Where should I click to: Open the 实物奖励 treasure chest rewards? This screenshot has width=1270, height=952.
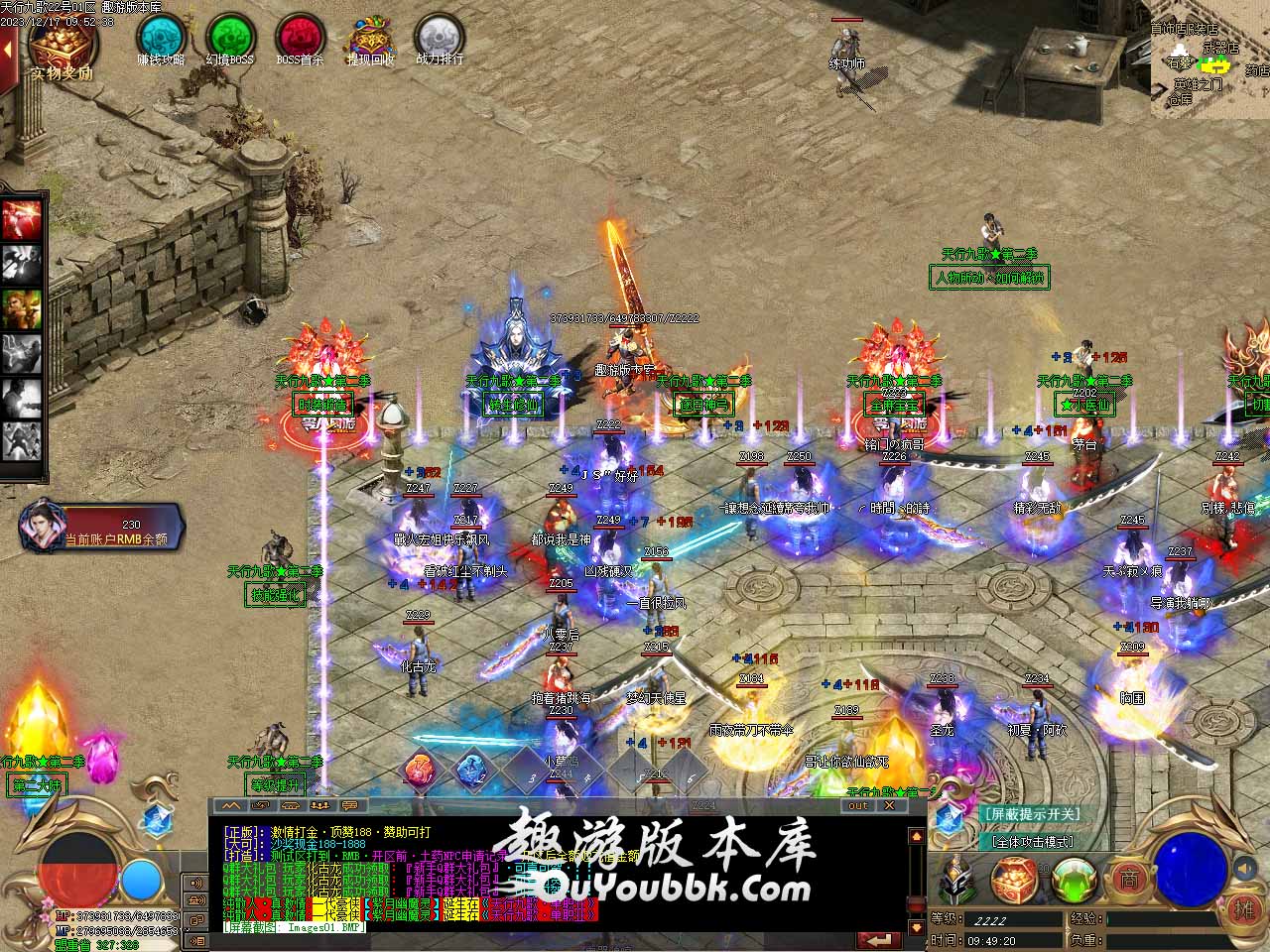[x=63, y=45]
